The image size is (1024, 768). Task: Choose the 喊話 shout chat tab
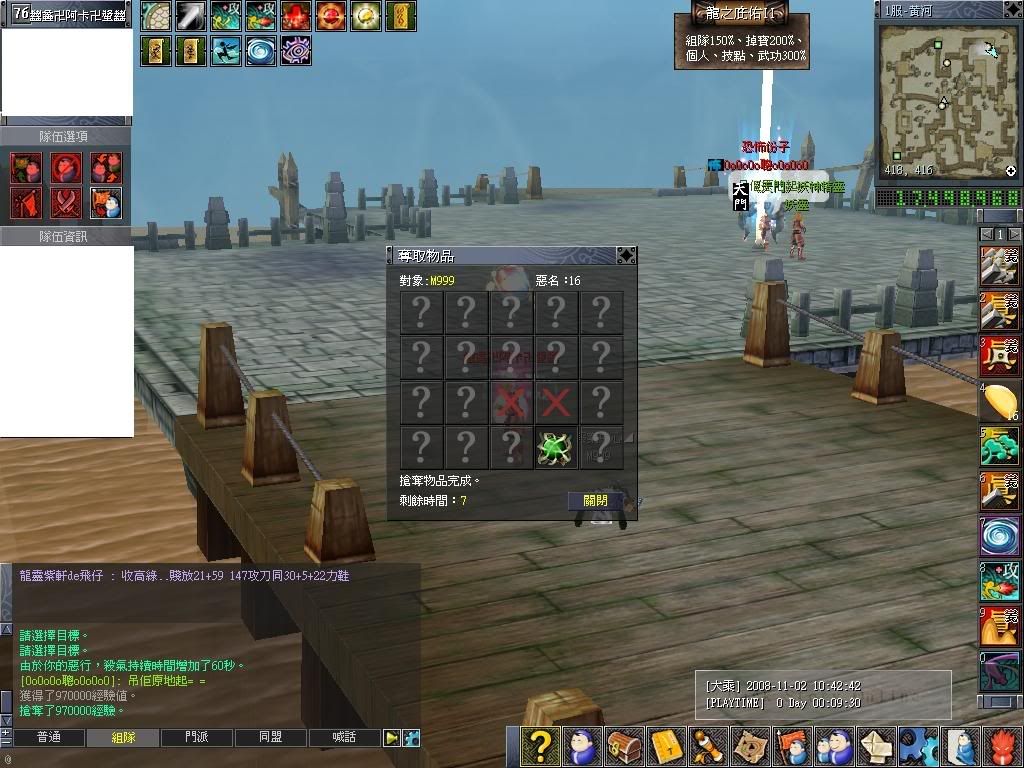point(343,737)
